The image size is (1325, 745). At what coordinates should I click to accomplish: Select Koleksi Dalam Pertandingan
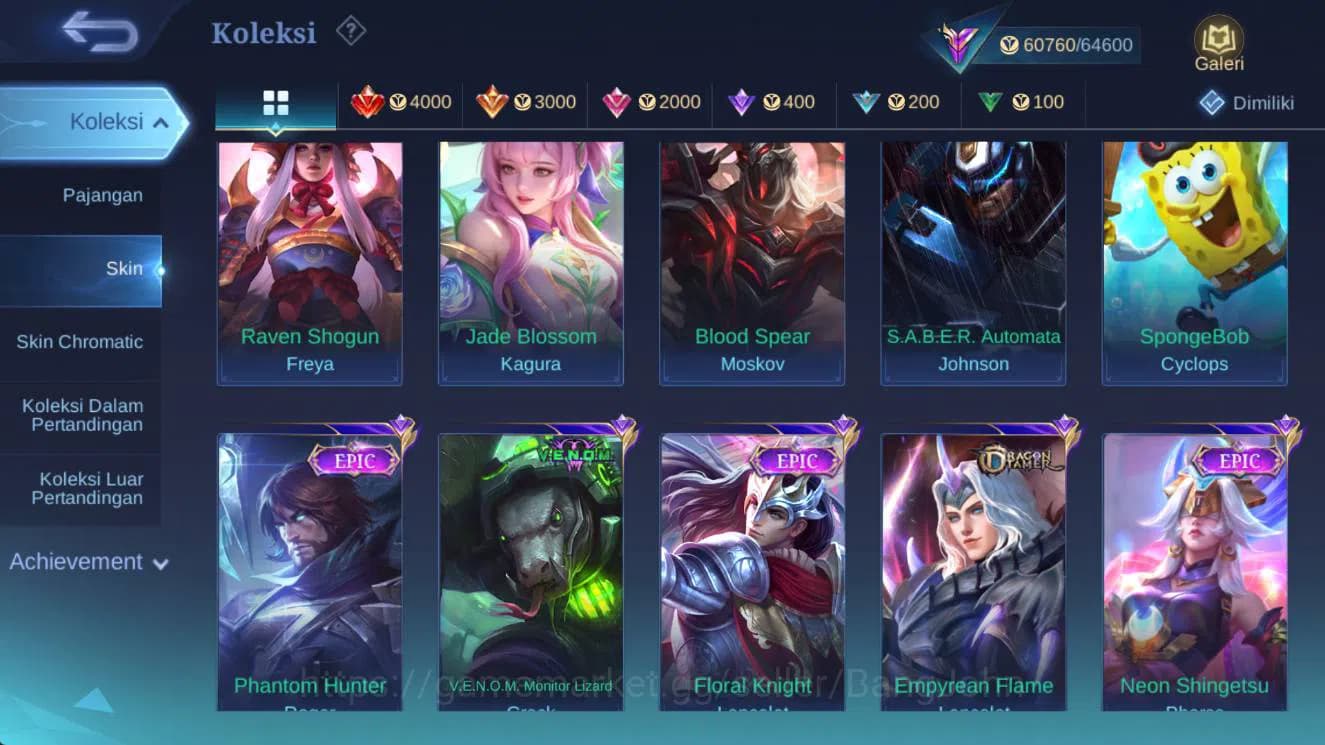tap(80, 415)
